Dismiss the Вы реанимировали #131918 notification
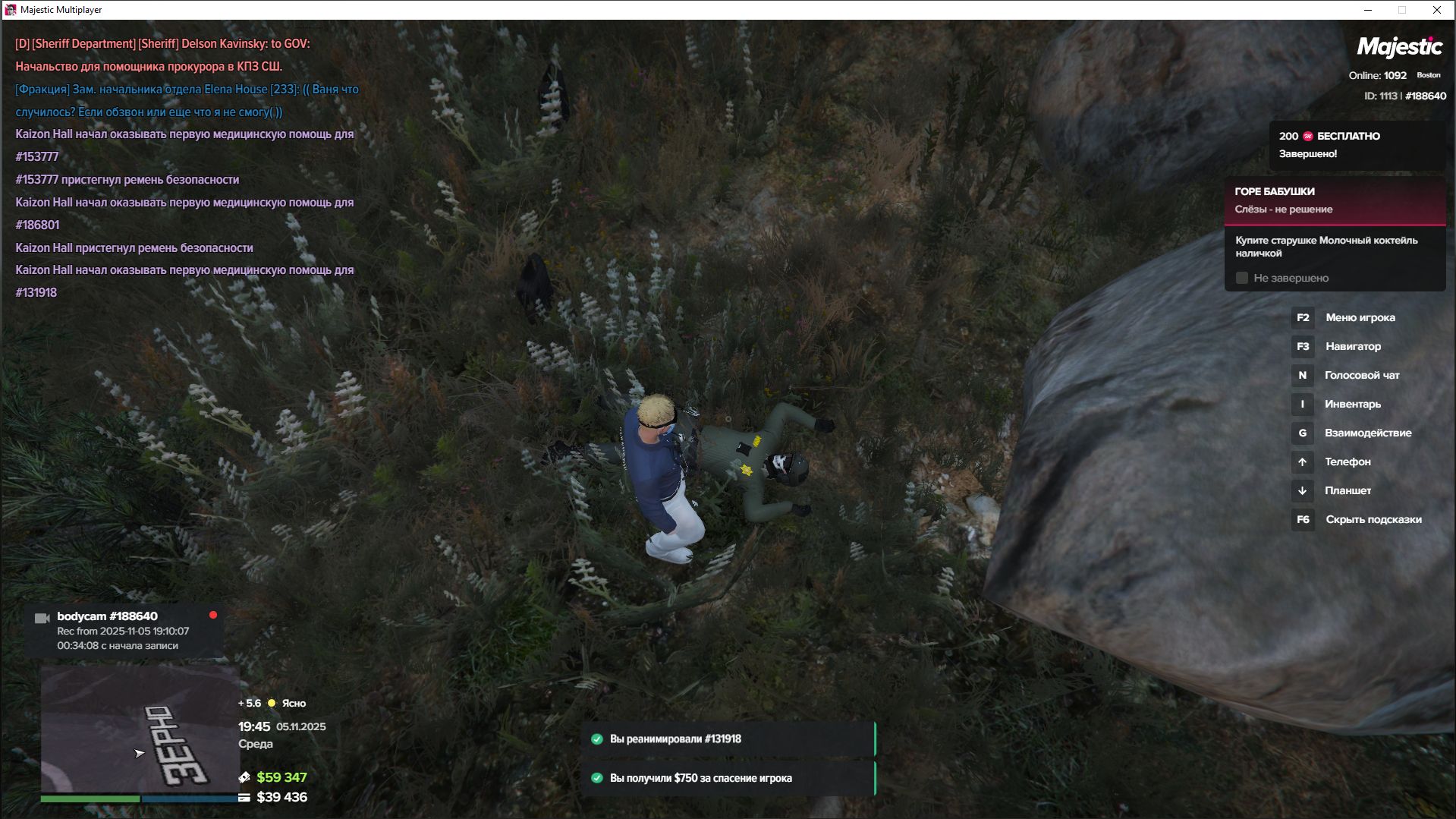 click(x=728, y=739)
